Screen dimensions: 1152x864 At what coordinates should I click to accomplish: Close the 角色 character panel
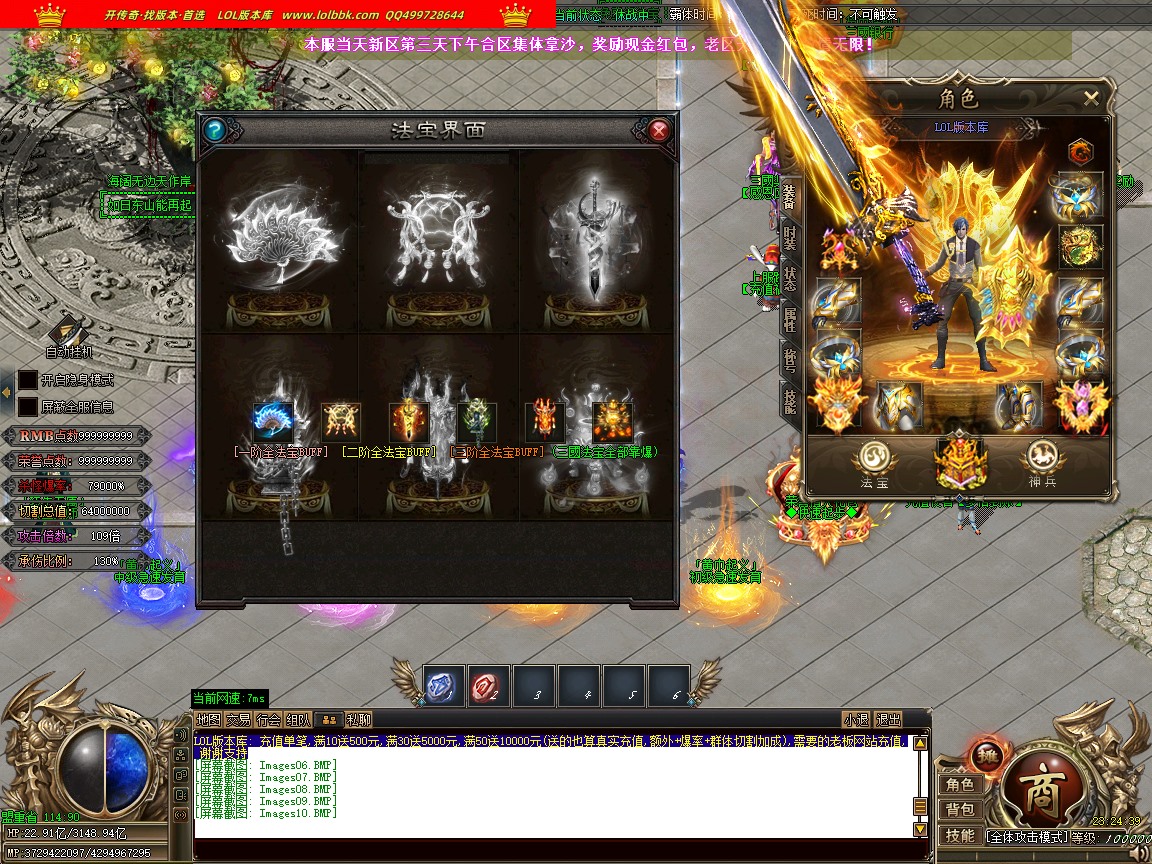[1091, 98]
